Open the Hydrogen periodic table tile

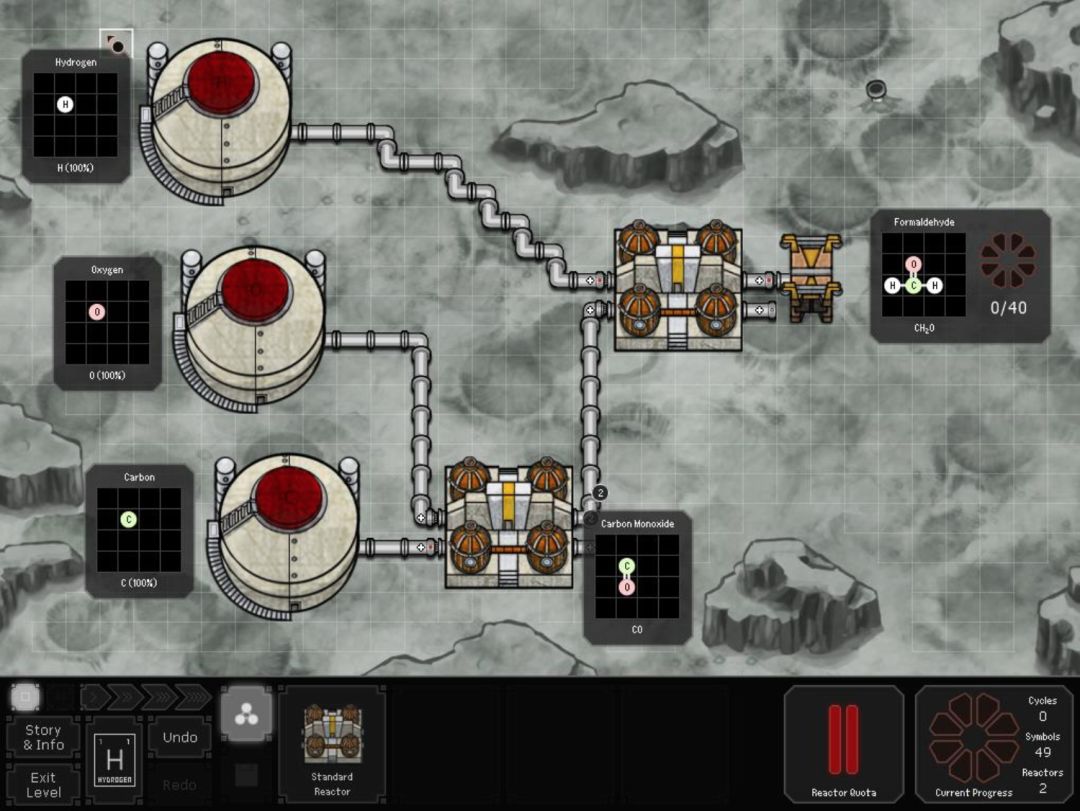click(113, 761)
